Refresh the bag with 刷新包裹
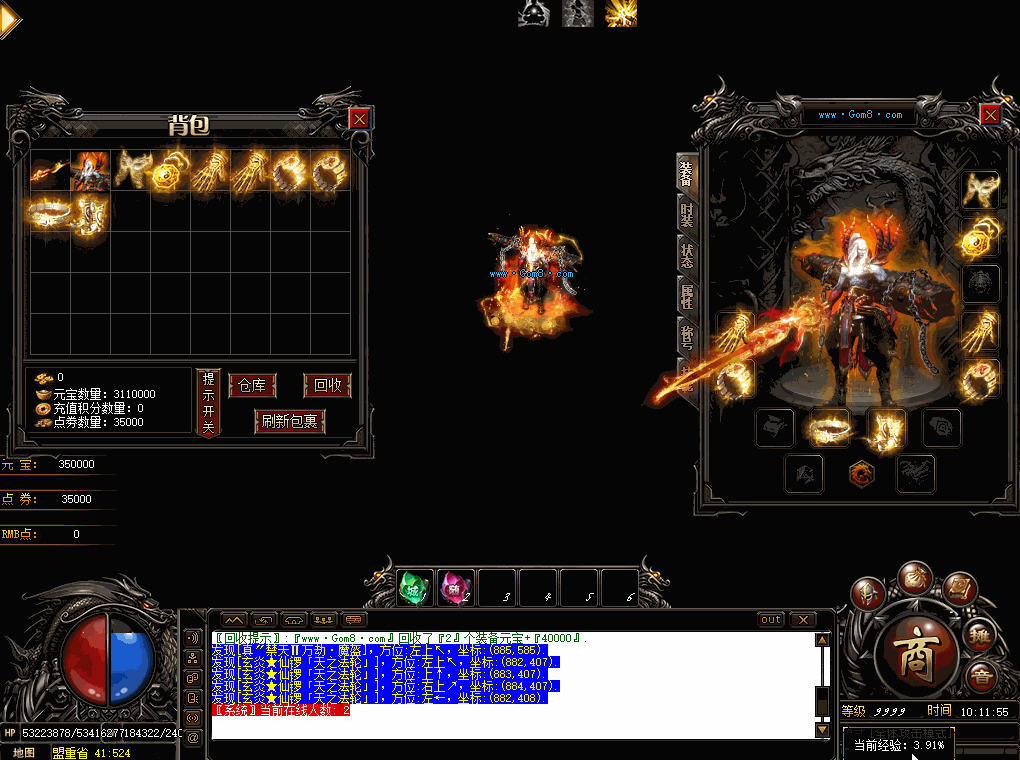 pyautogui.click(x=290, y=421)
